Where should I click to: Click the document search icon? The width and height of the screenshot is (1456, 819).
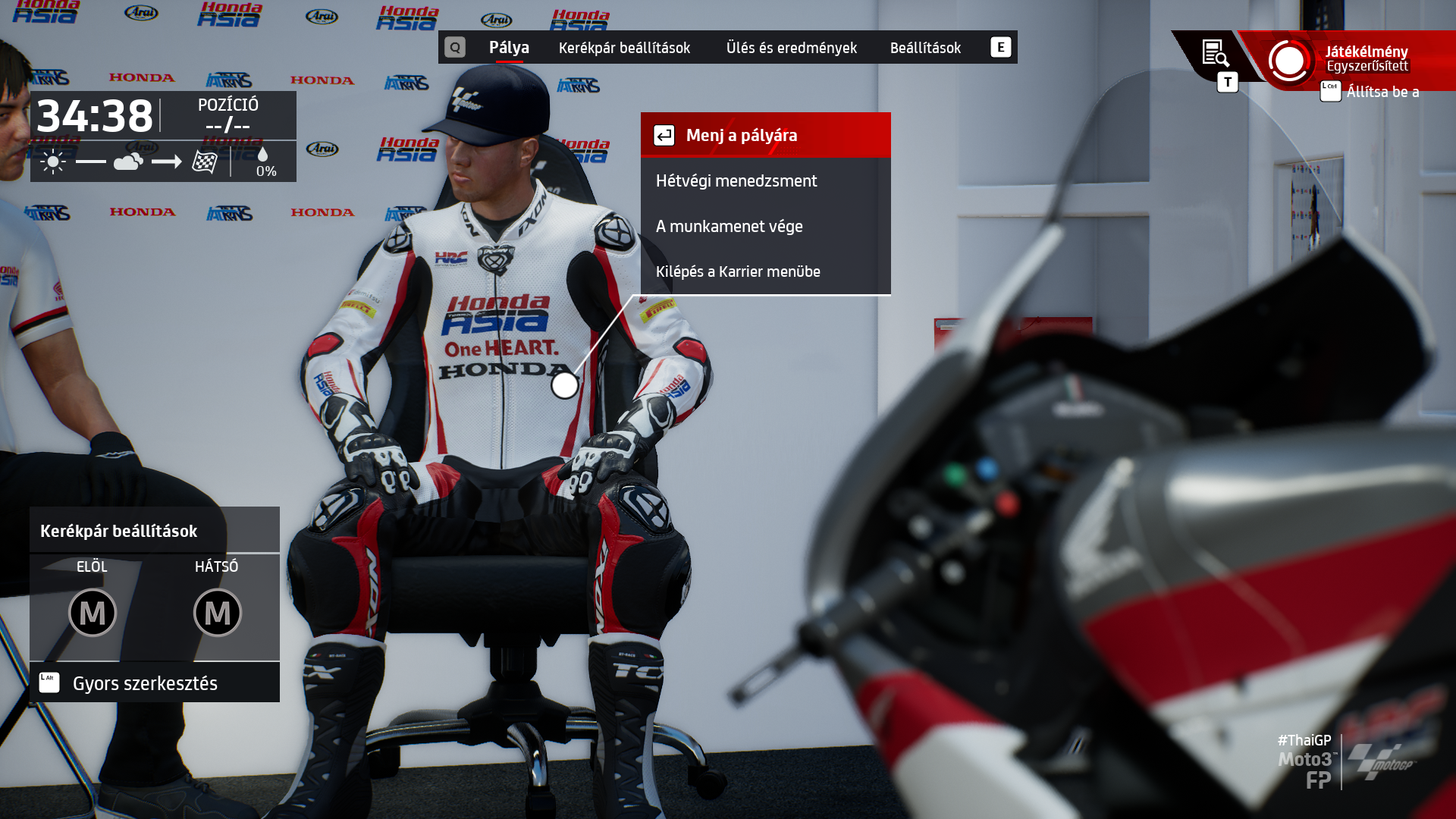click(x=1215, y=54)
